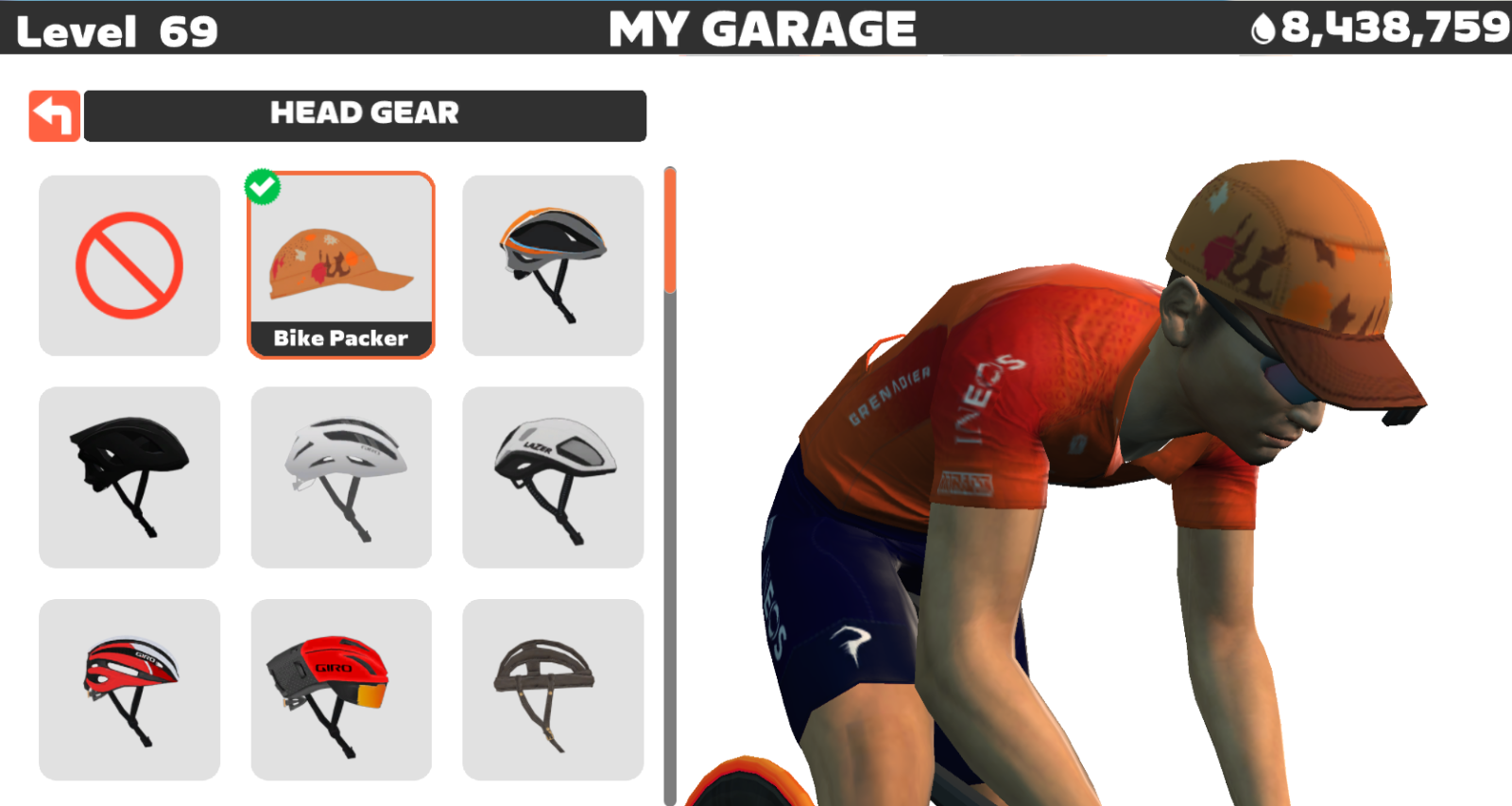
Task: Pick the plain white vented helmet
Action: pos(341,477)
